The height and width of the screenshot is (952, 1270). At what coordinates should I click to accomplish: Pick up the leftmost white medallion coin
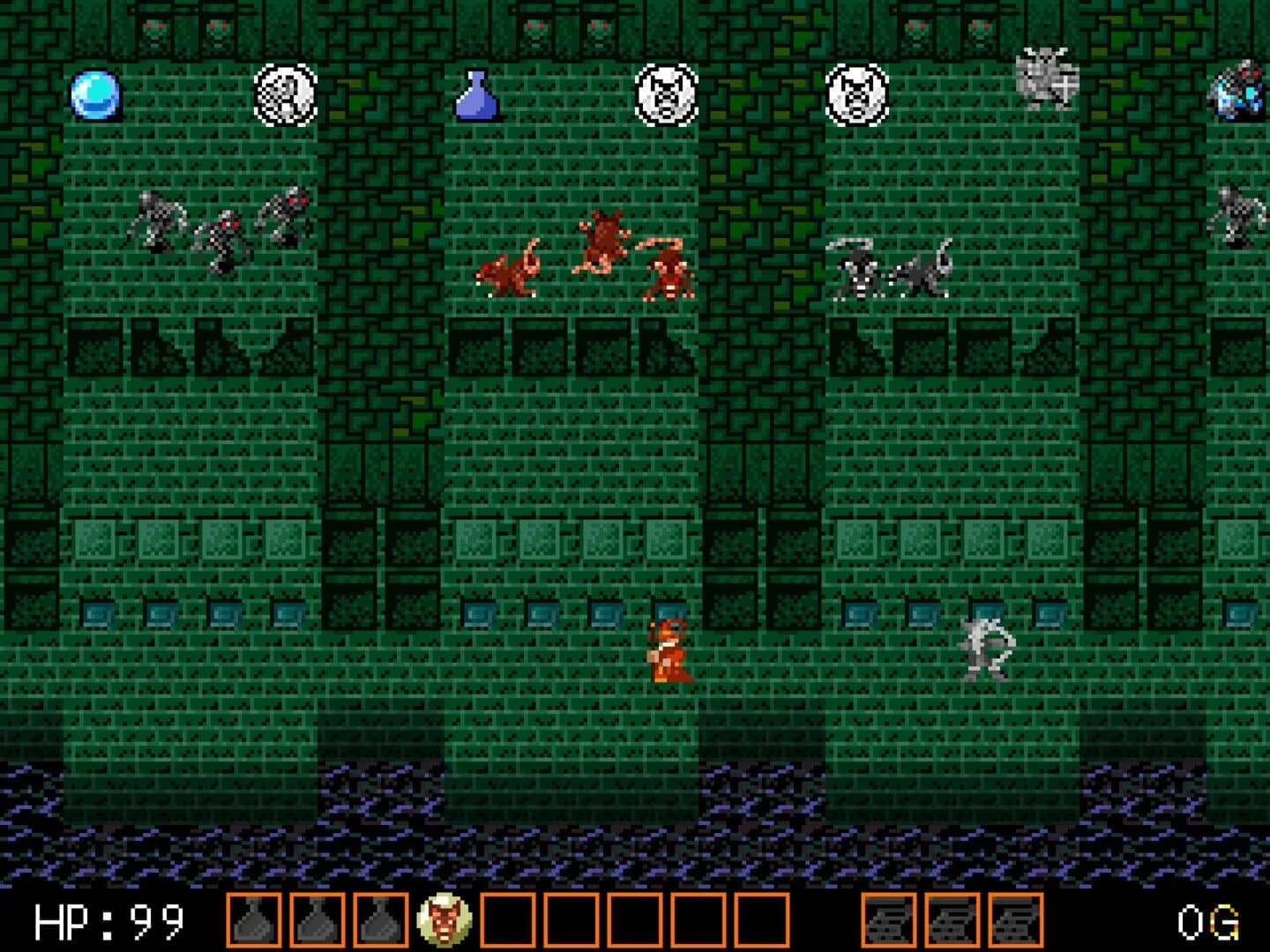point(287,95)
